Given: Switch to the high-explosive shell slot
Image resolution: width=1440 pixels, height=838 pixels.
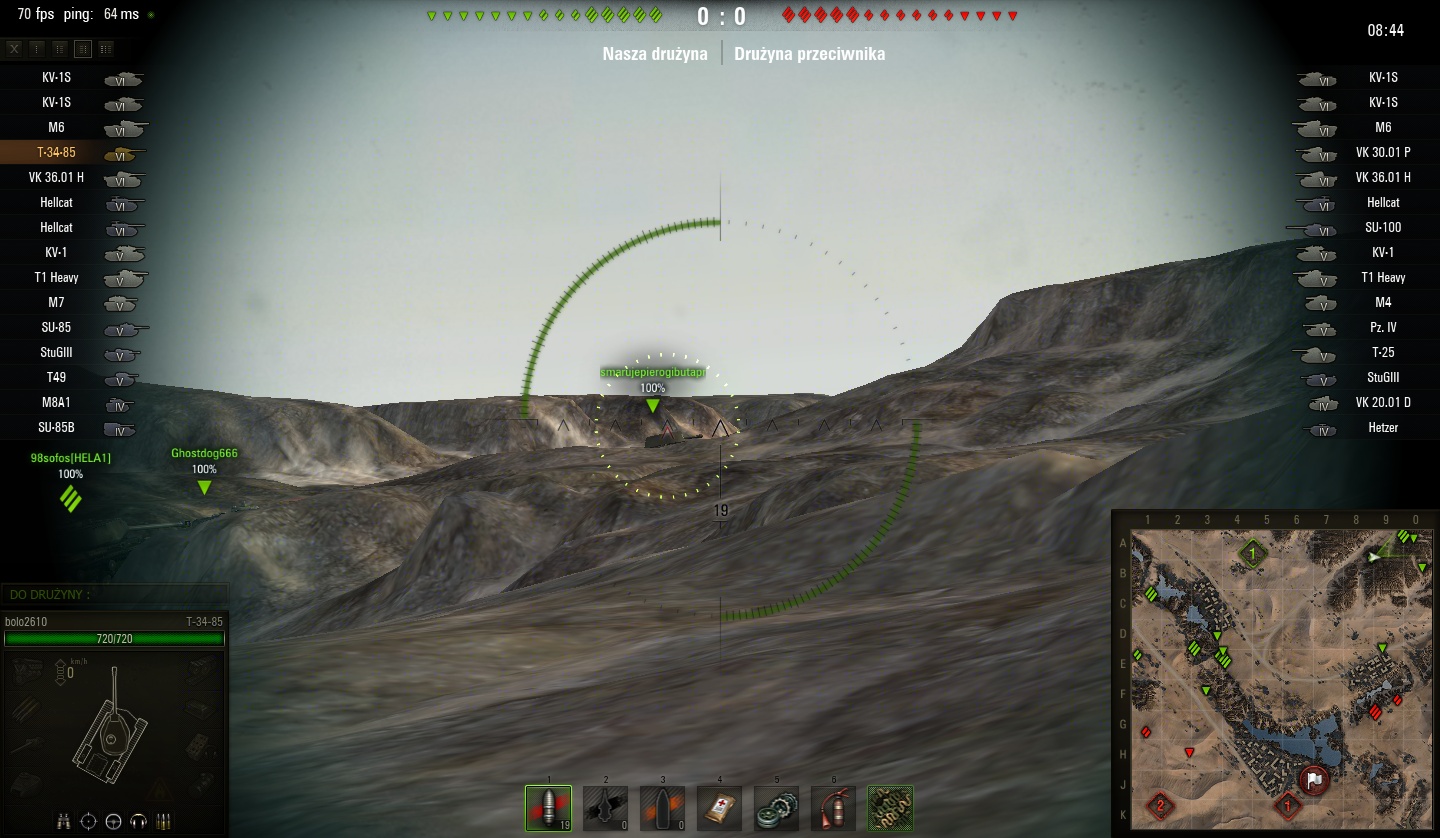Looking at the screenshot, I should (662, 808).
